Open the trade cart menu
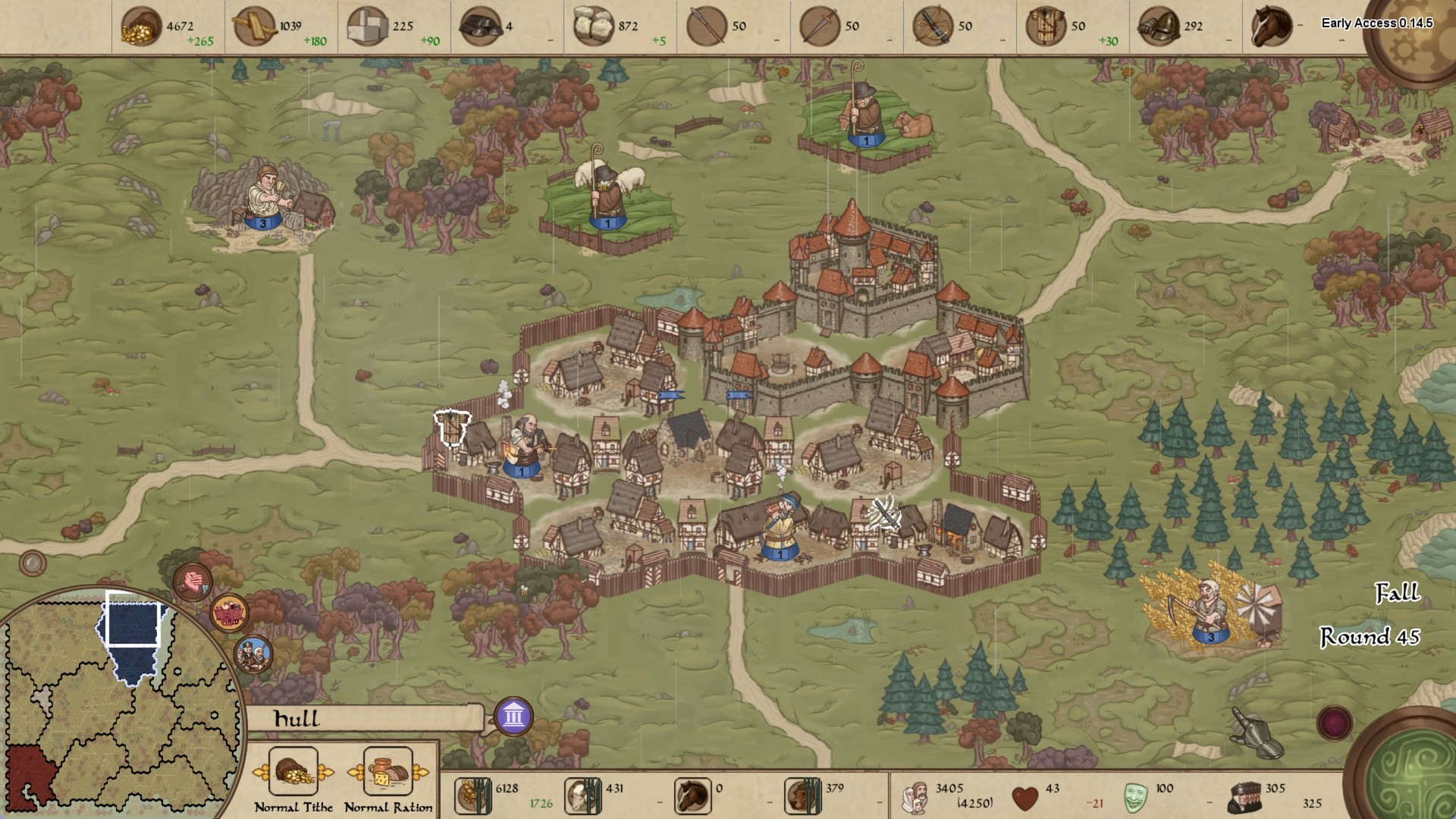Viewport: 1456px width, 819px height. 228,613
